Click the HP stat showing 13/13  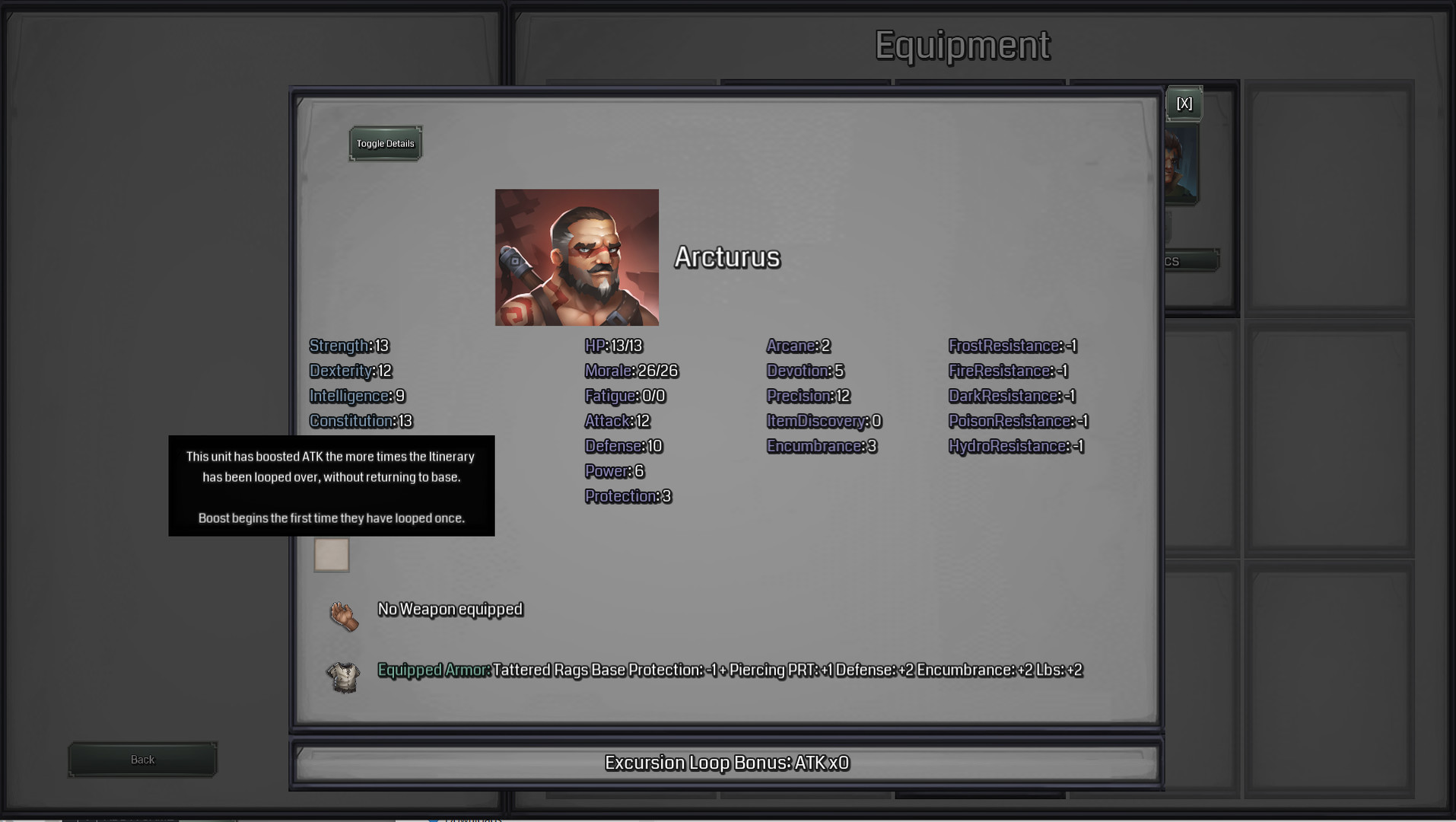(x=612, y=346)
